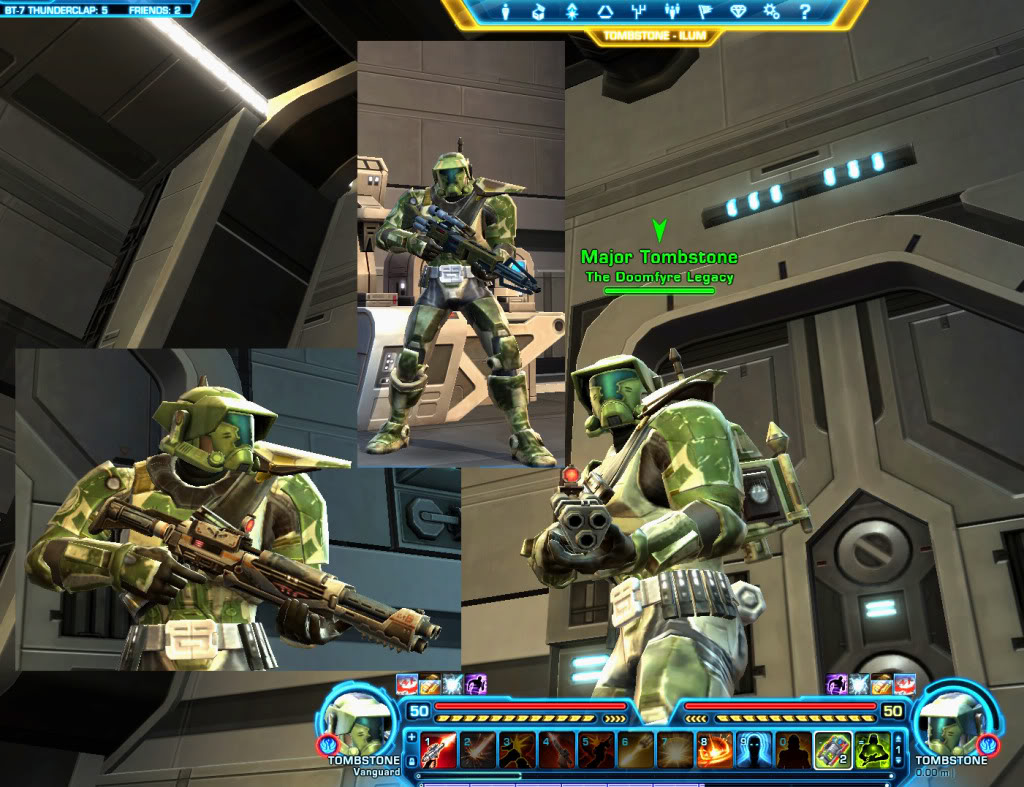Image resolution: width=1024 pixels, height=787 pixels.
Task: Click the hotbar page up arrow
Action: (x=898, y=737)
